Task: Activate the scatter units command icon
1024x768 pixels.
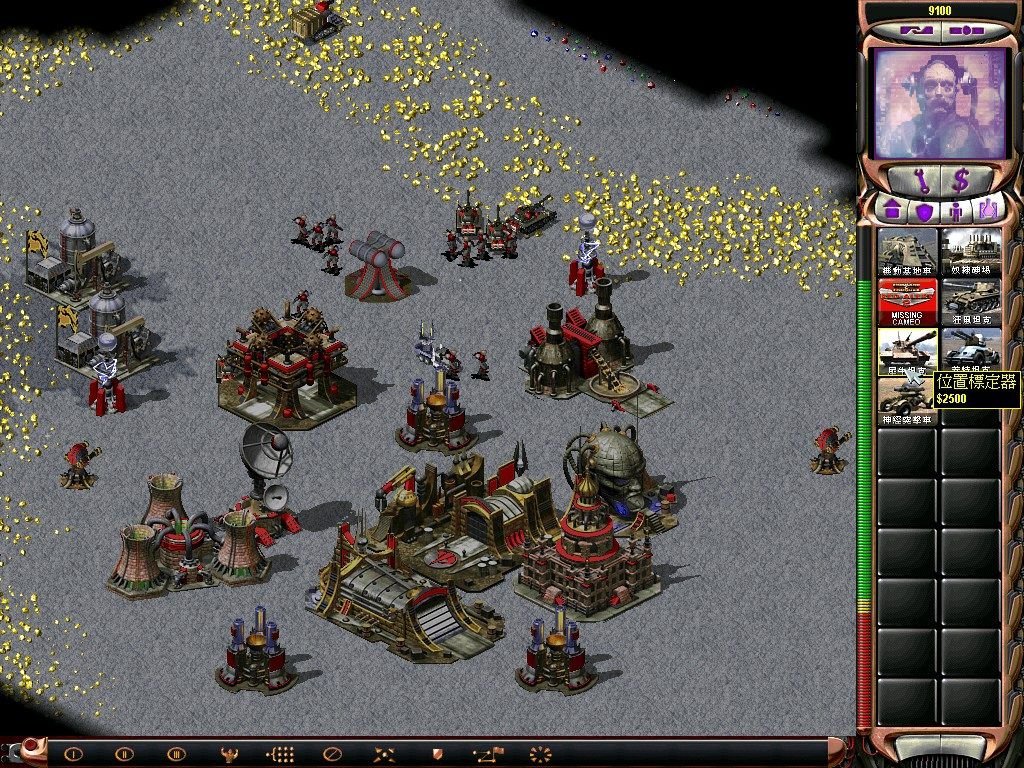Action: click(x=385, y=754)
